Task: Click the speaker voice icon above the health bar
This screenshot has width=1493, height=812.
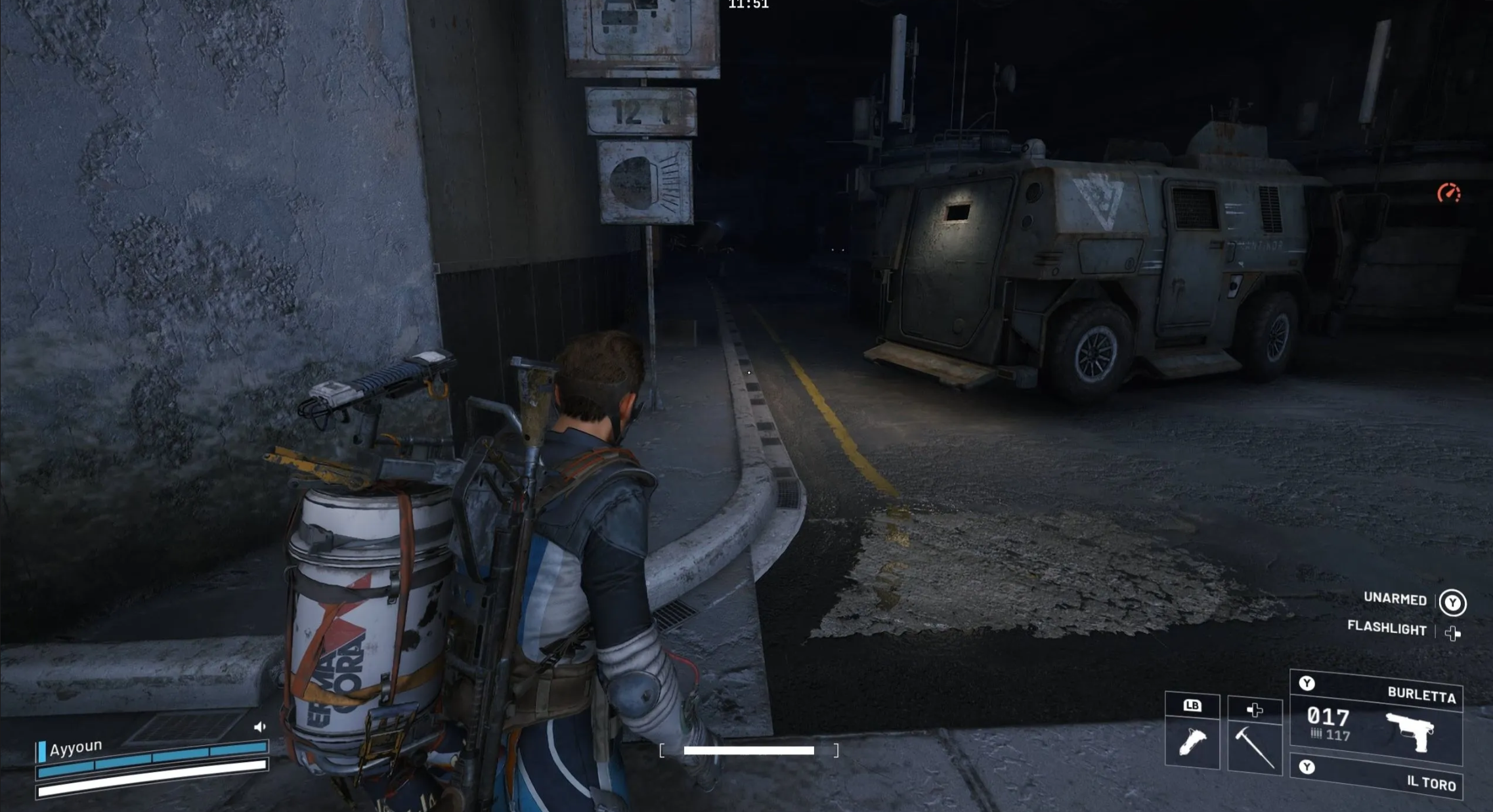Action: (x=260, y=727)
